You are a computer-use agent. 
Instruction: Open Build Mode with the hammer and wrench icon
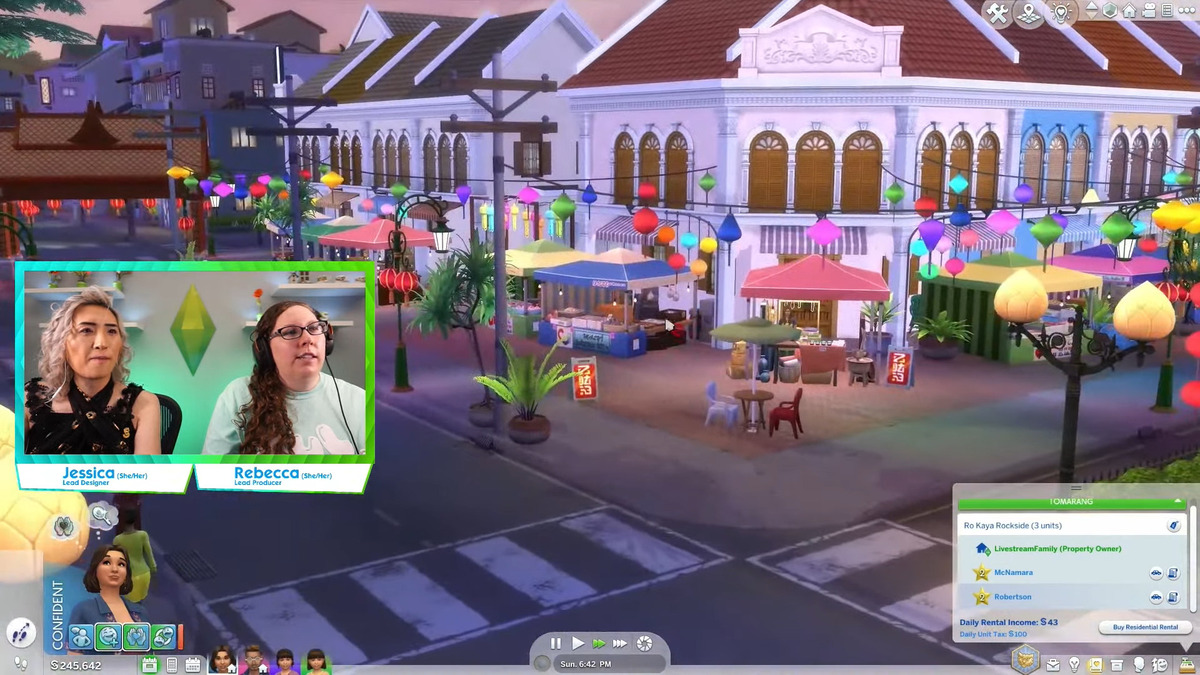pos(997,12)
